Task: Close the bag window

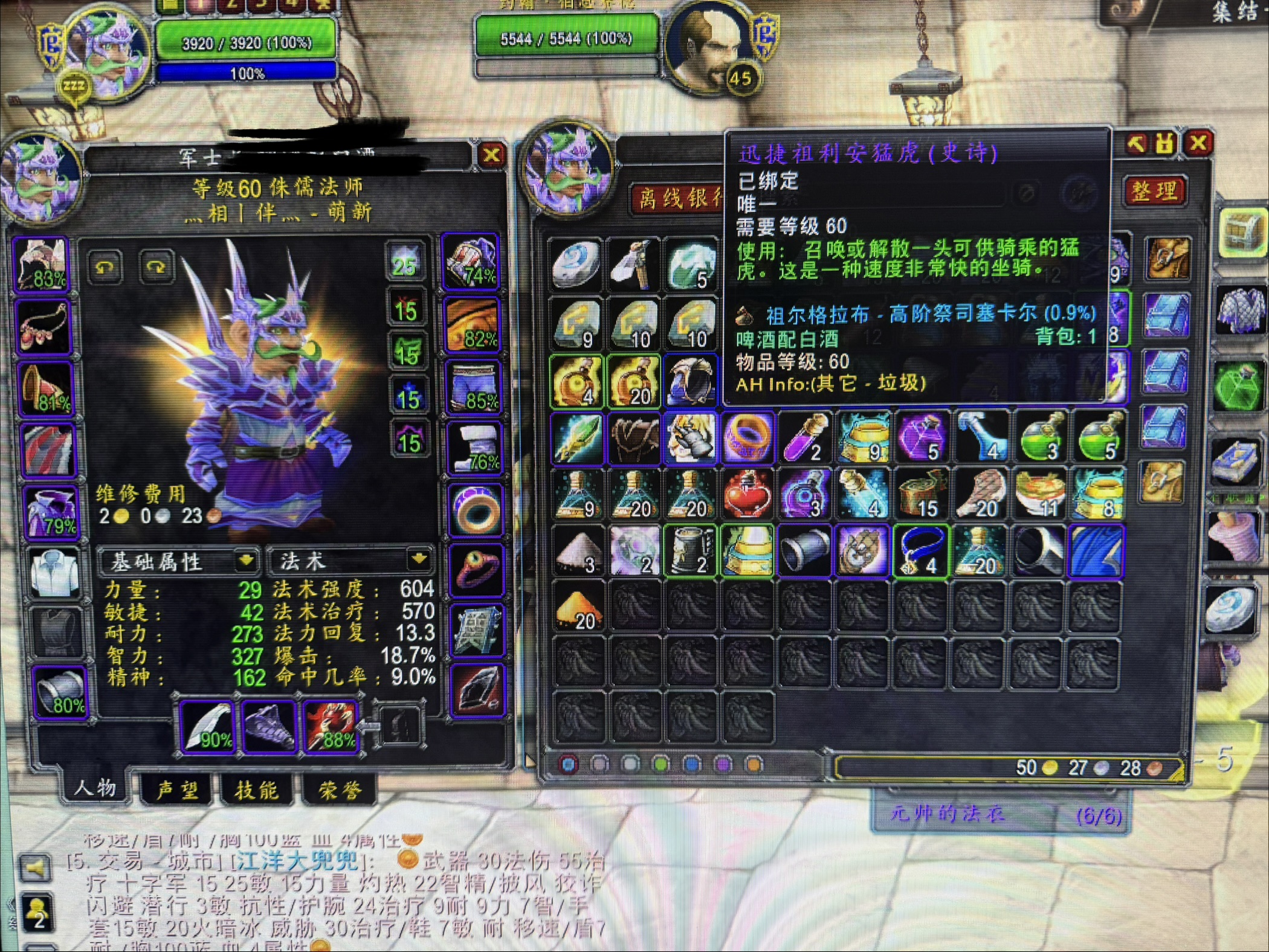Action: click(1198, 144)
